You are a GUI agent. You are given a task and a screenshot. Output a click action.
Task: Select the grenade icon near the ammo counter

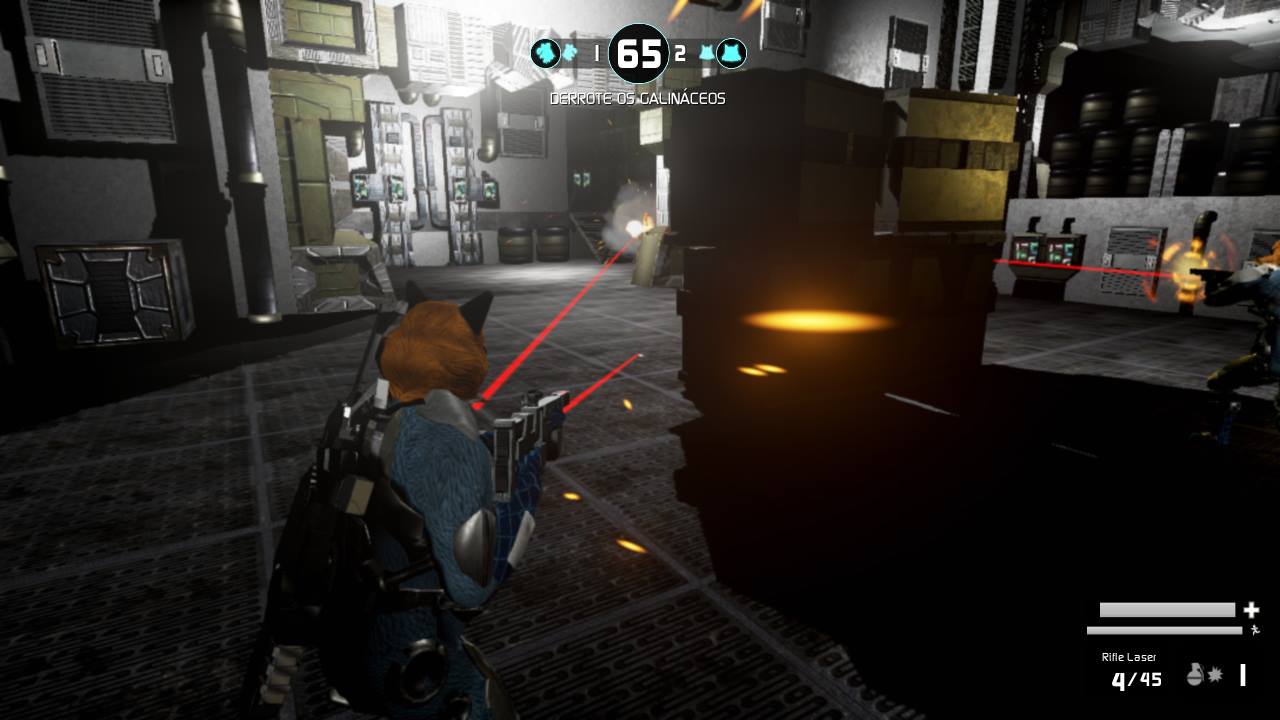pyautogui.click(x=1195, y=675)
